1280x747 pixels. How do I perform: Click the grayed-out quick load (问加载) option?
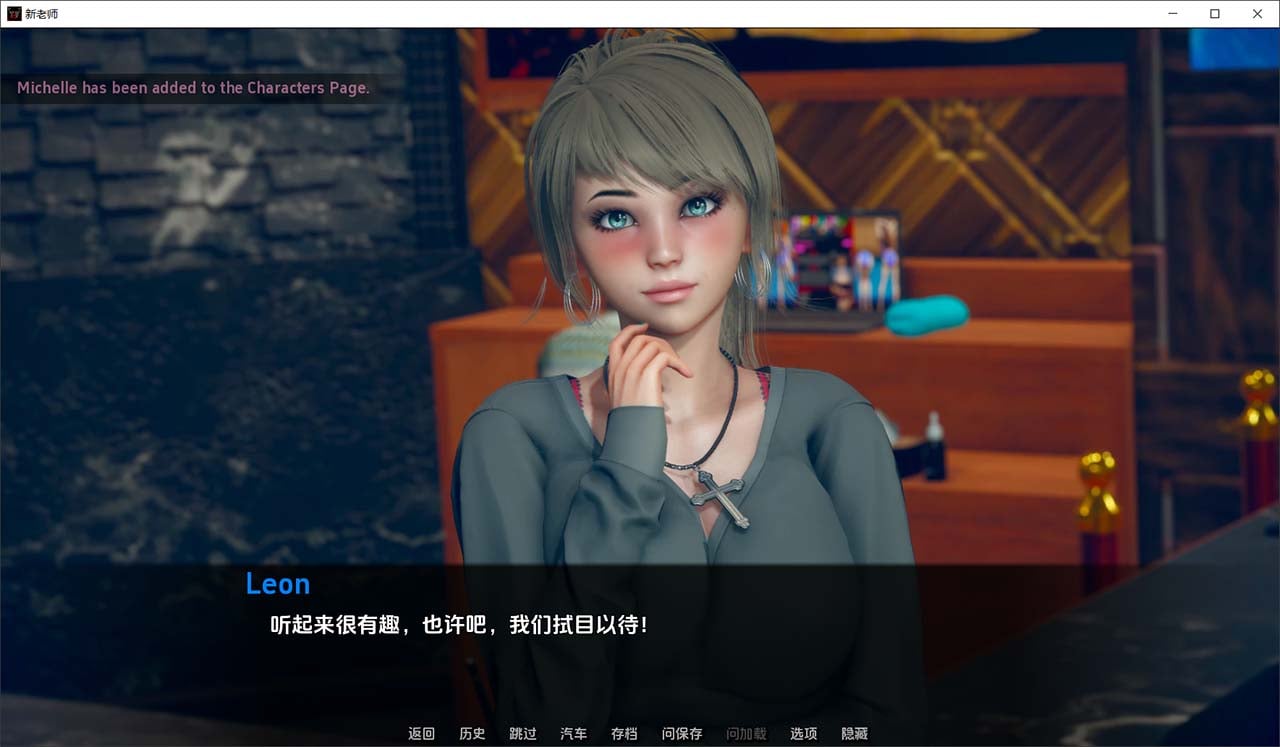pos(744,733)
